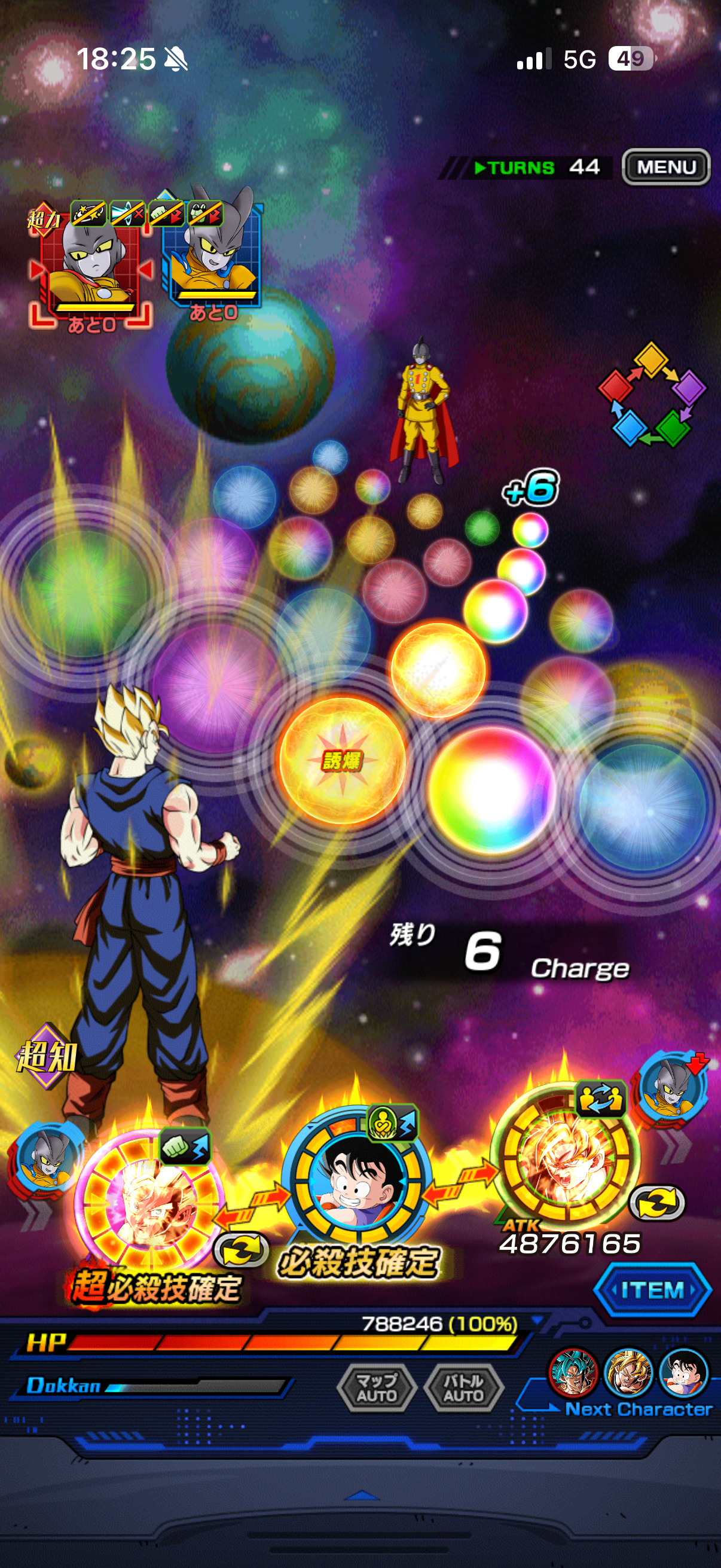Click the swap arrows beside Gohan's portrait

pyautogui.click(x=242, y=1249)
